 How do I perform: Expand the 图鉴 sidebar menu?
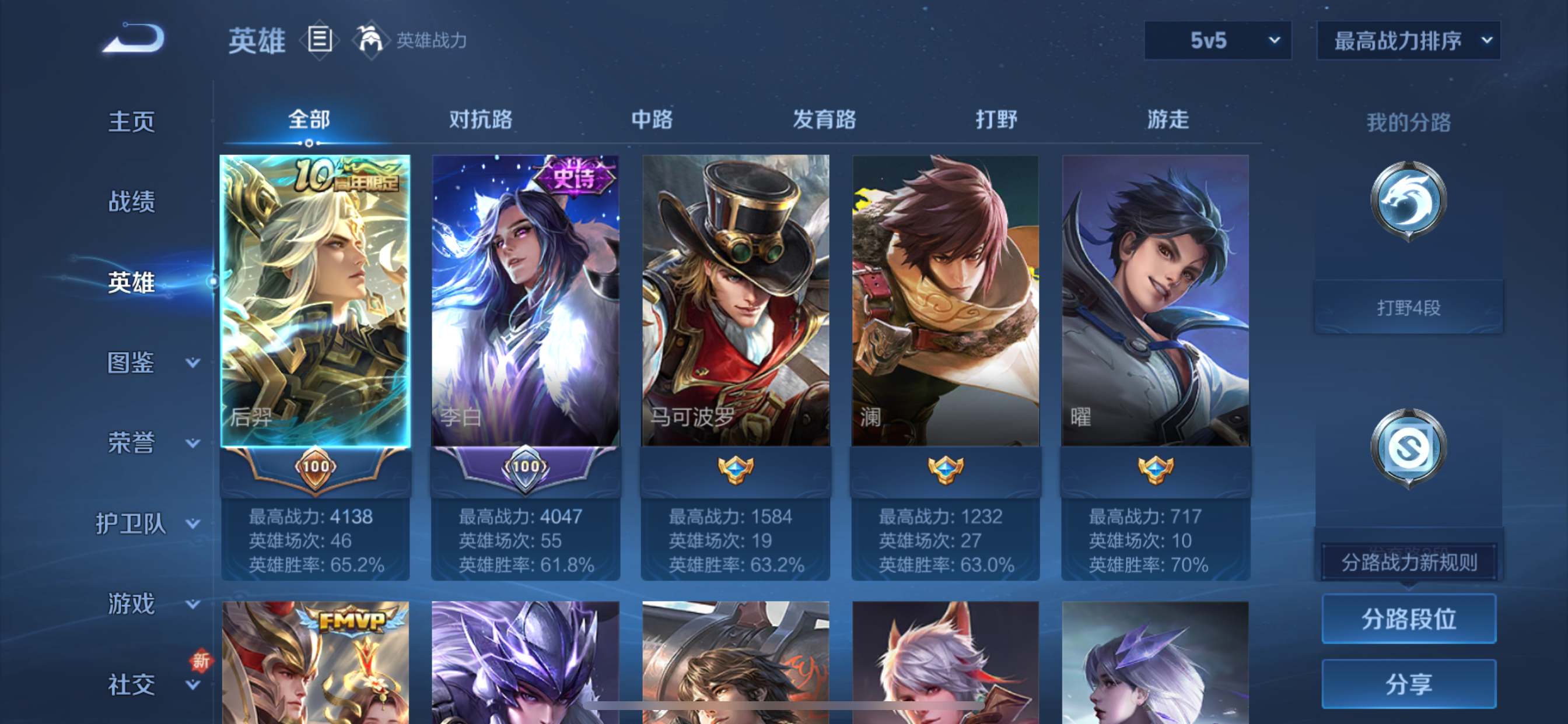131,364
